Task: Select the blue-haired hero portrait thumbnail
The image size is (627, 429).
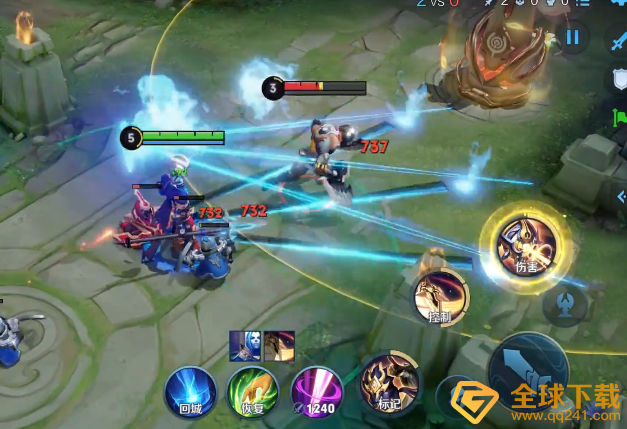Action: pyautogui.click(x=244, y=346)
